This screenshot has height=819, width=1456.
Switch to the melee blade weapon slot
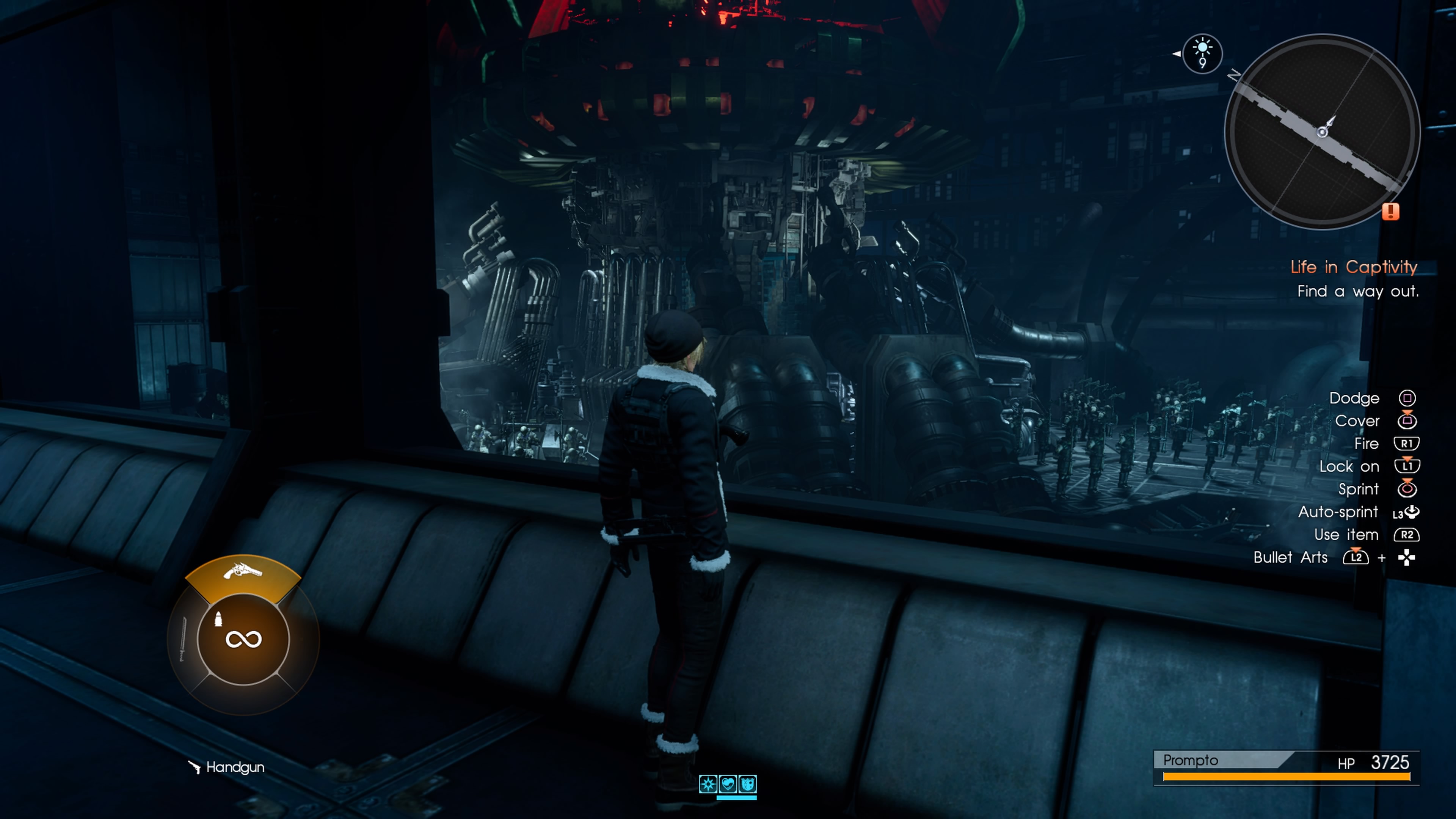(182, 639)
